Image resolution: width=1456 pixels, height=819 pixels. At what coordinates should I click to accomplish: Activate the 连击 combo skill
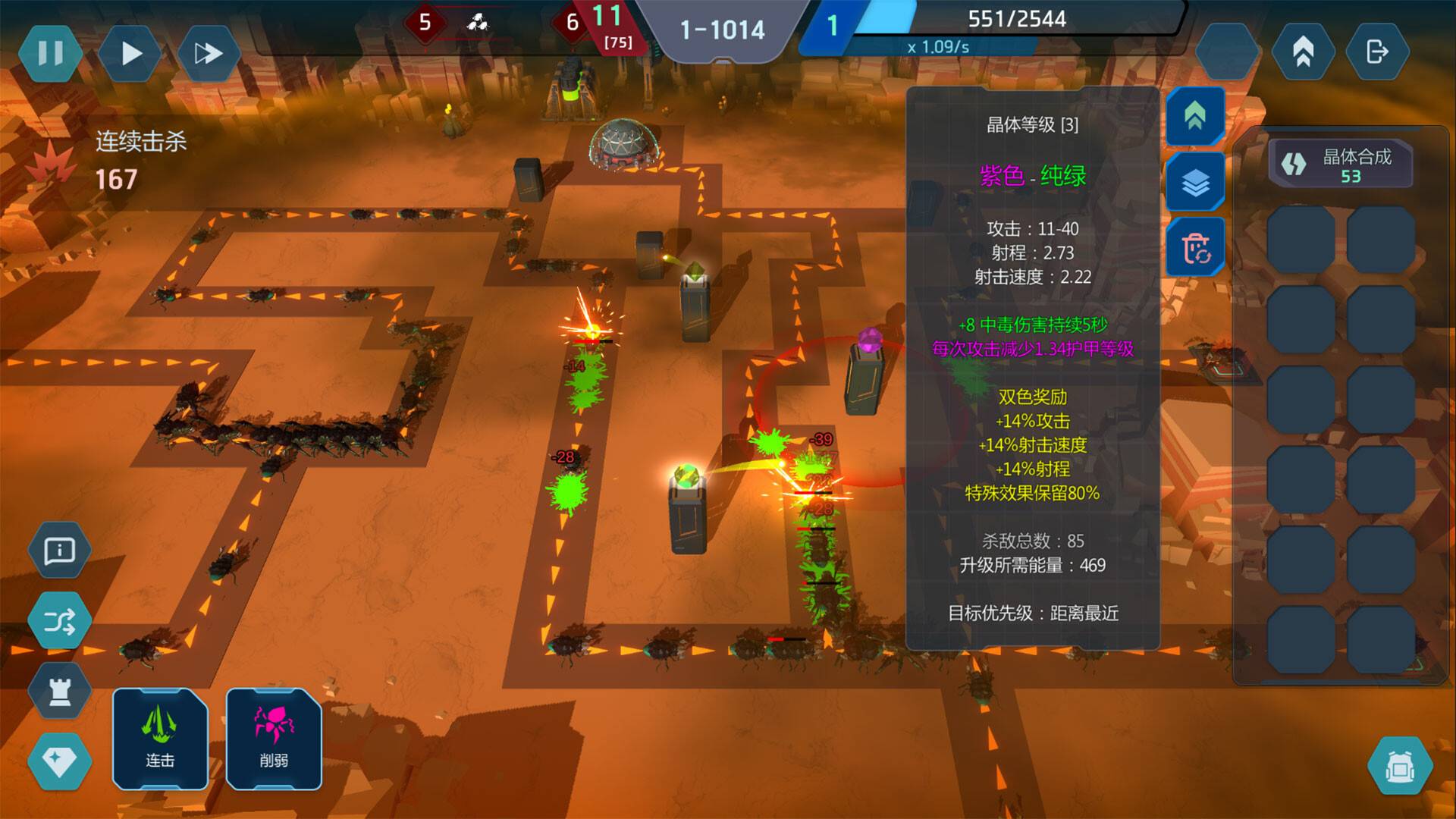(160, 738)
